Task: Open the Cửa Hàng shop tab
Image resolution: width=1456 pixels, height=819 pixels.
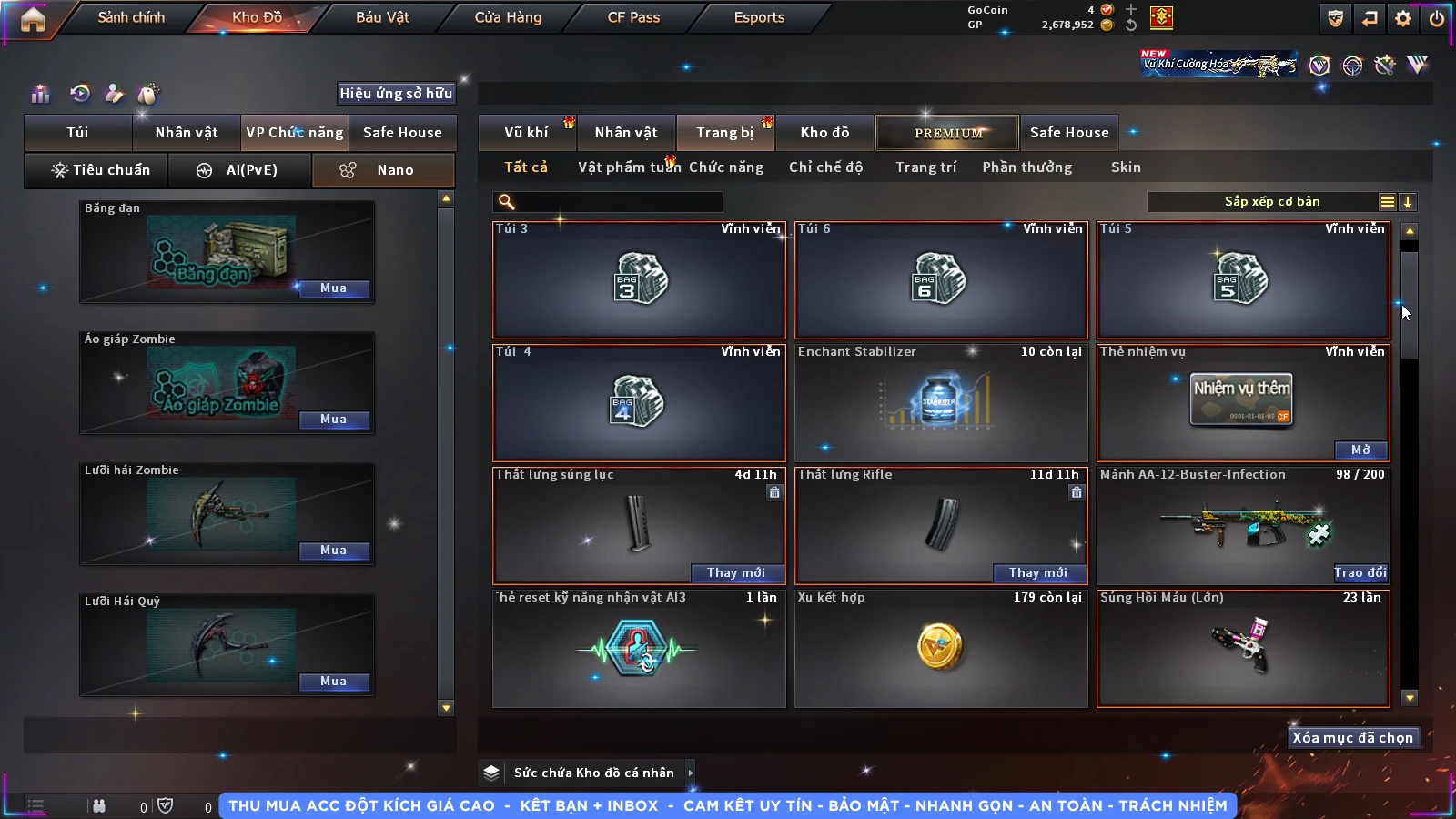Action: tap(508, 17)
